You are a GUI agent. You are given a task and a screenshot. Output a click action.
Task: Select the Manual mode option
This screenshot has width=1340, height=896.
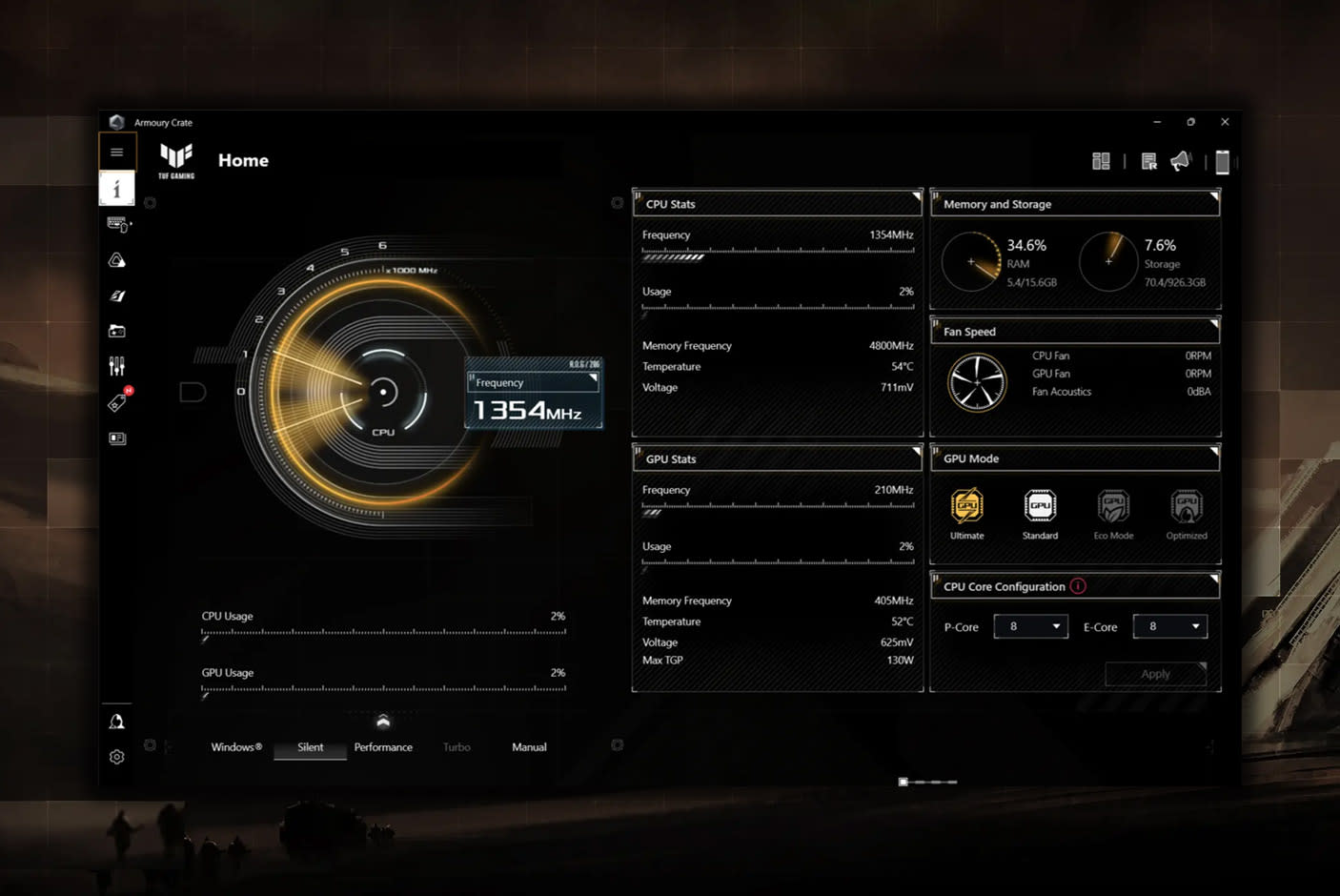(x=529, y=747)
